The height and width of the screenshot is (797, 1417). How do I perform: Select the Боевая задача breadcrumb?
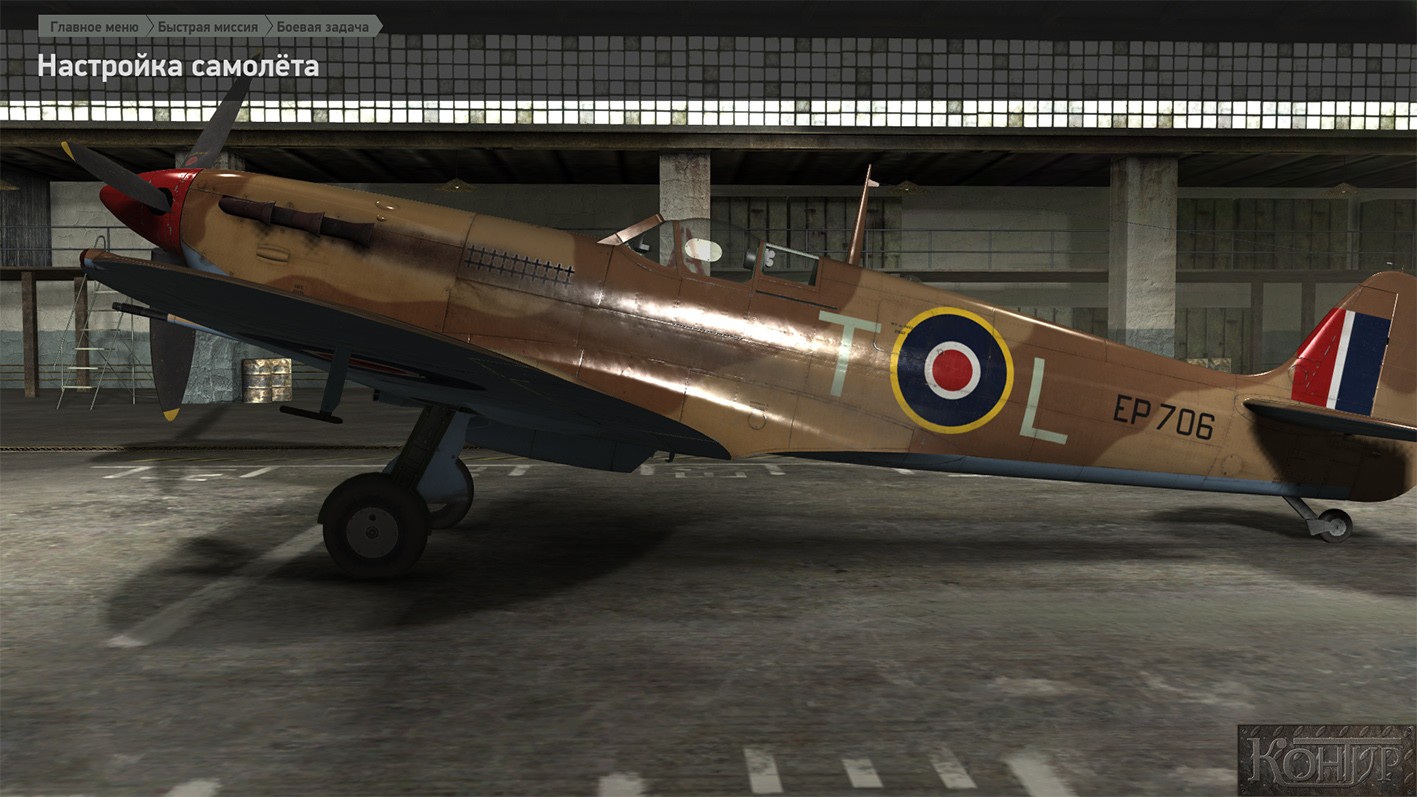point(322,26)
